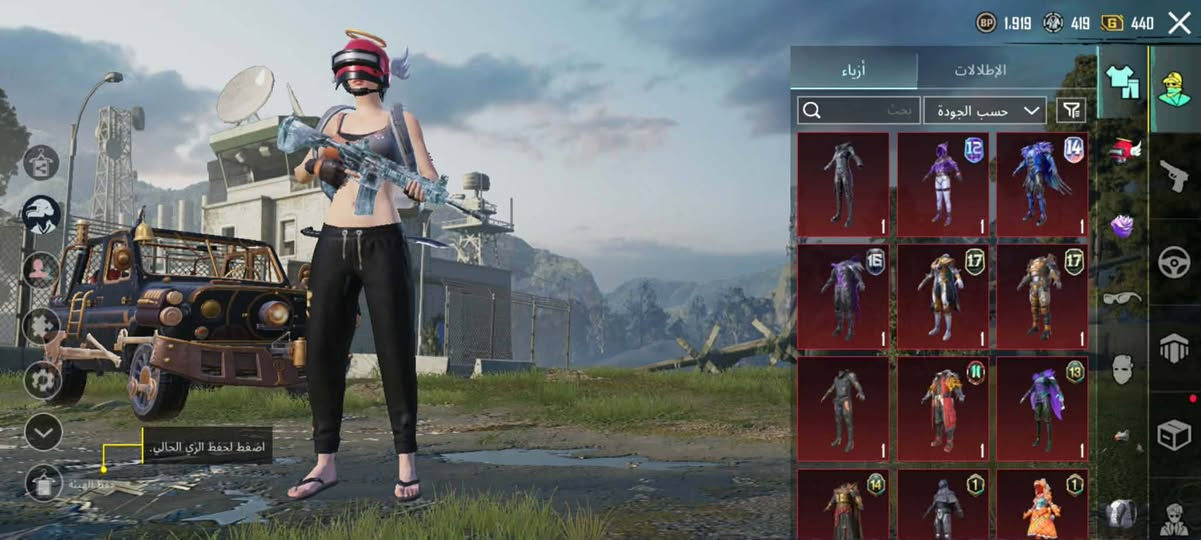Show the sunglasses eyewear category
The height and width of the screenshot is (540, 1201).
pos(1122,297)
